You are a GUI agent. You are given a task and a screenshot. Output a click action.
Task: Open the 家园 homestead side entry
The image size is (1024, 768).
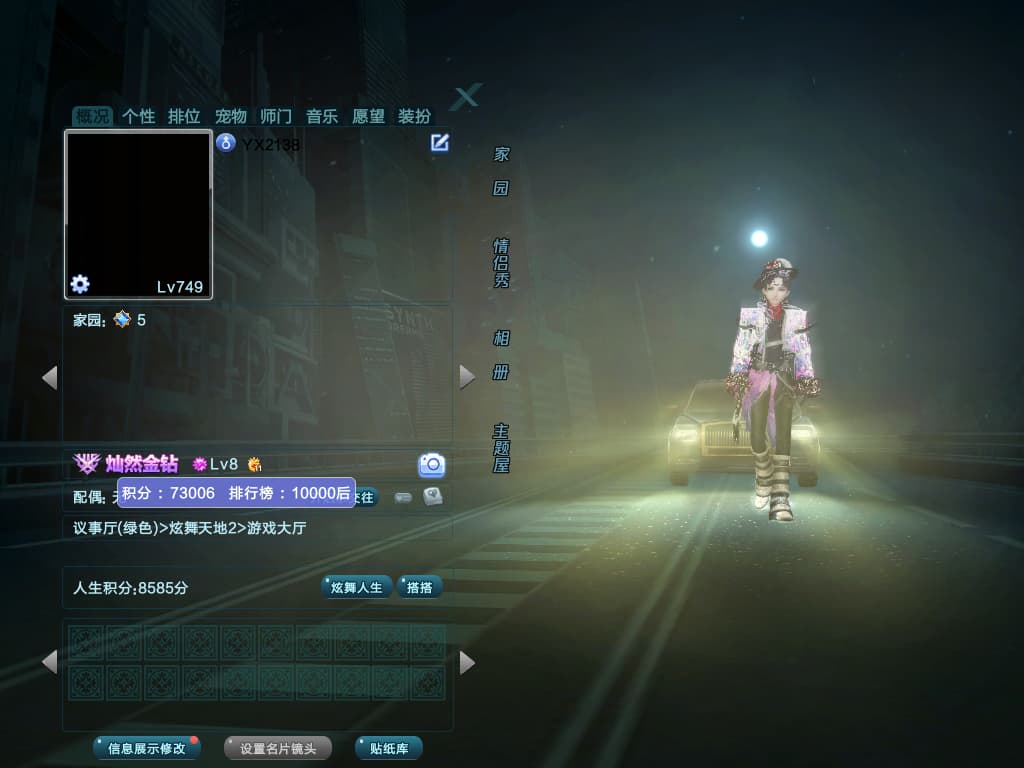501,171
